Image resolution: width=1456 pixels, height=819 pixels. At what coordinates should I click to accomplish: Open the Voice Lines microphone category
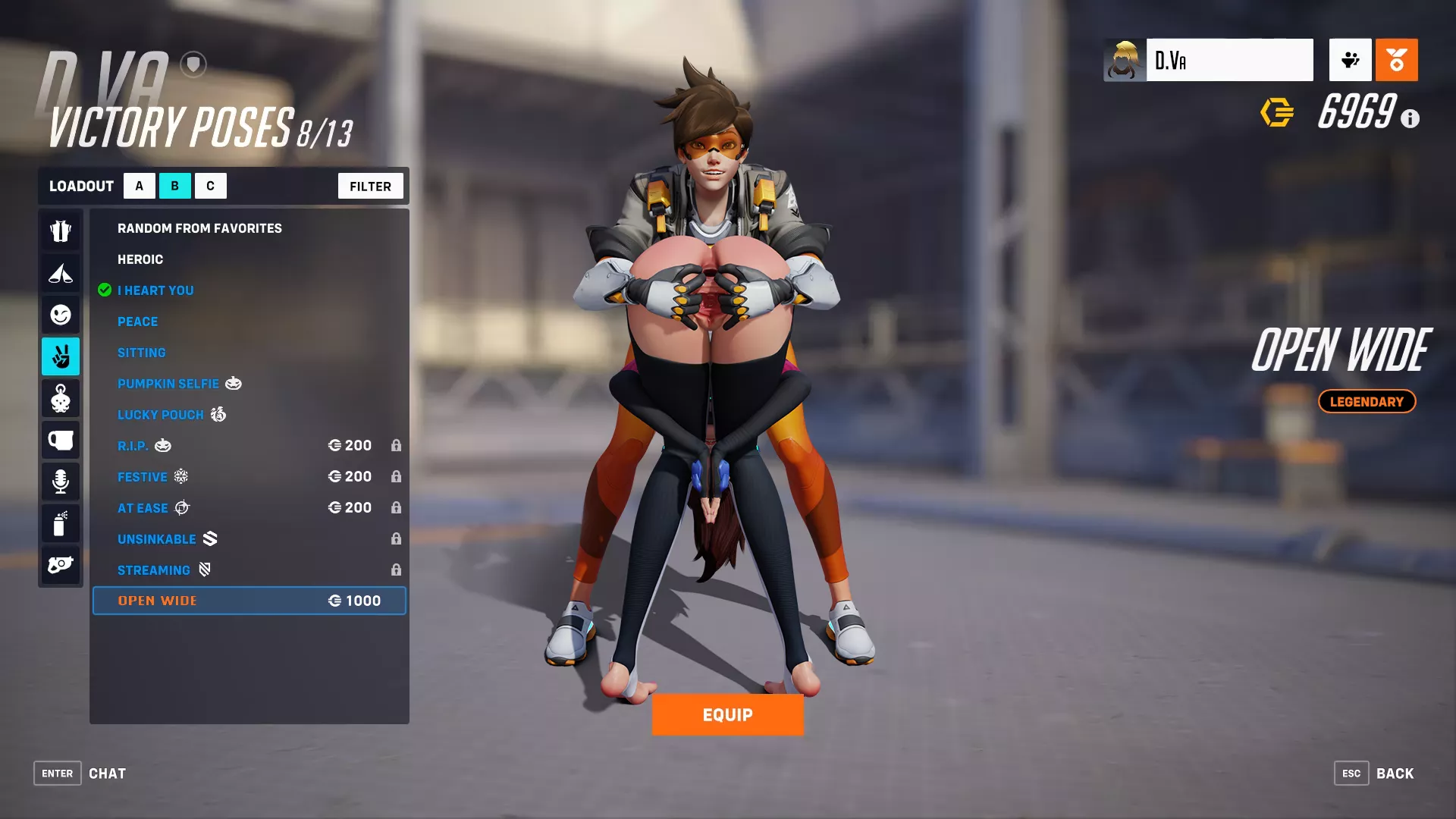tap(61, 481)
